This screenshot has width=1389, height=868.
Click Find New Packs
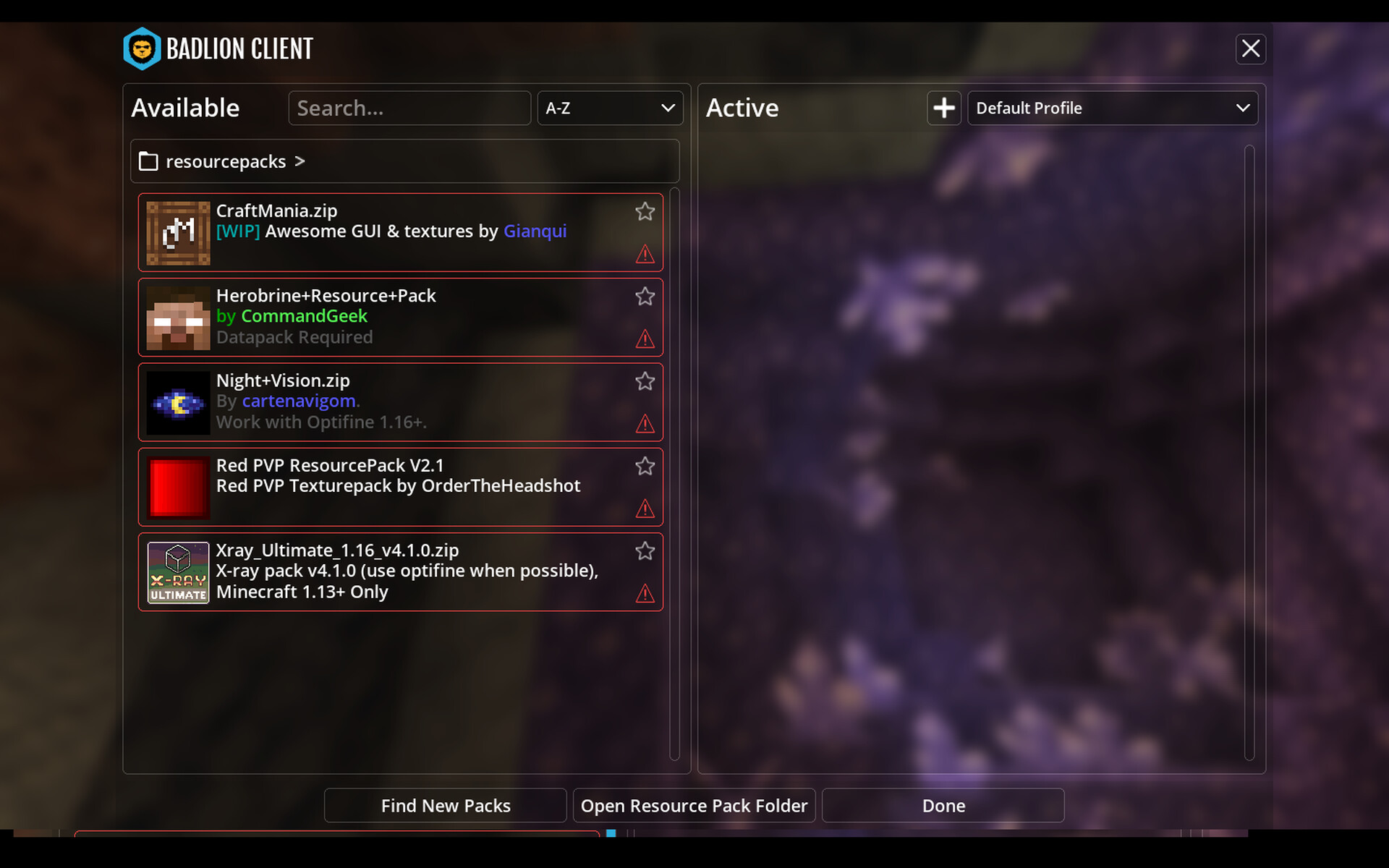(446, 806)
